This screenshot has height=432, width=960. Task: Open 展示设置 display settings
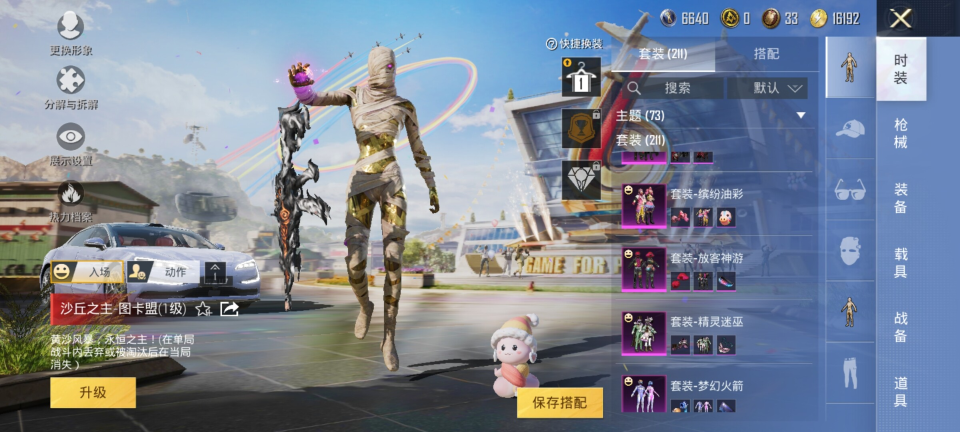(x=70, y=144)
